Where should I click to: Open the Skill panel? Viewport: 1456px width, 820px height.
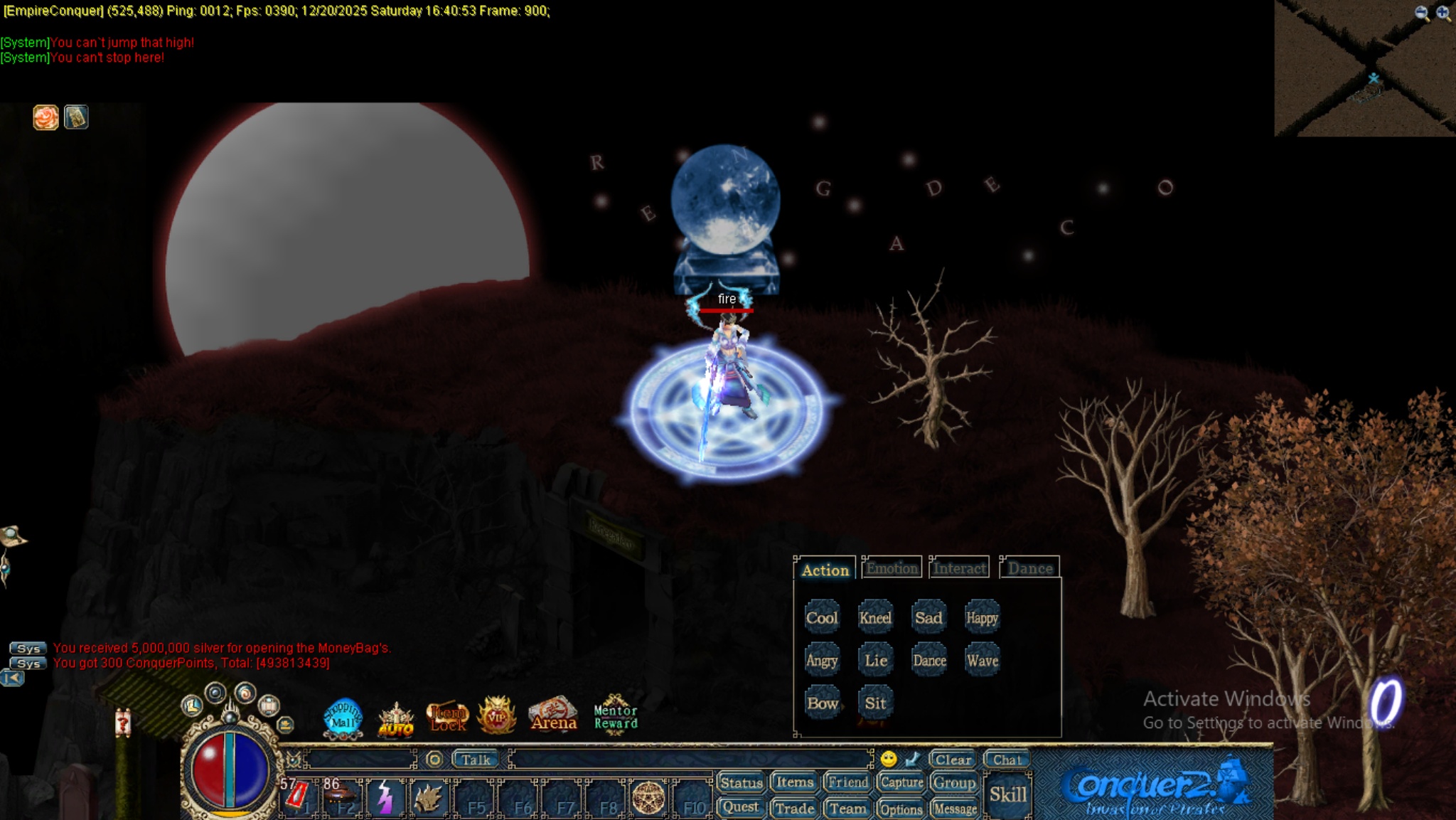click(x=1010, y=792)
